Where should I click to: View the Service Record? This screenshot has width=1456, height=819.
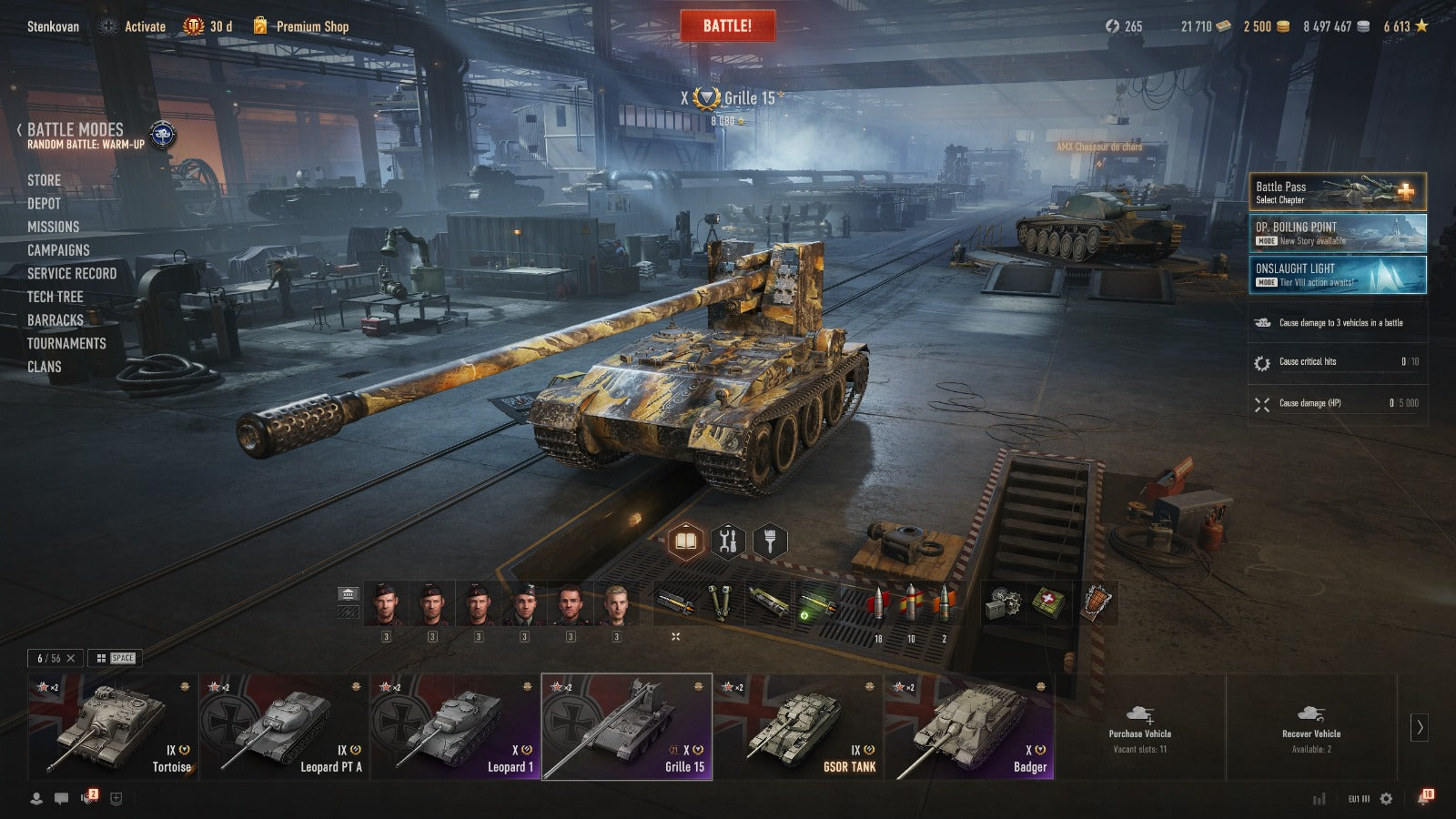[x=72, y=274]
